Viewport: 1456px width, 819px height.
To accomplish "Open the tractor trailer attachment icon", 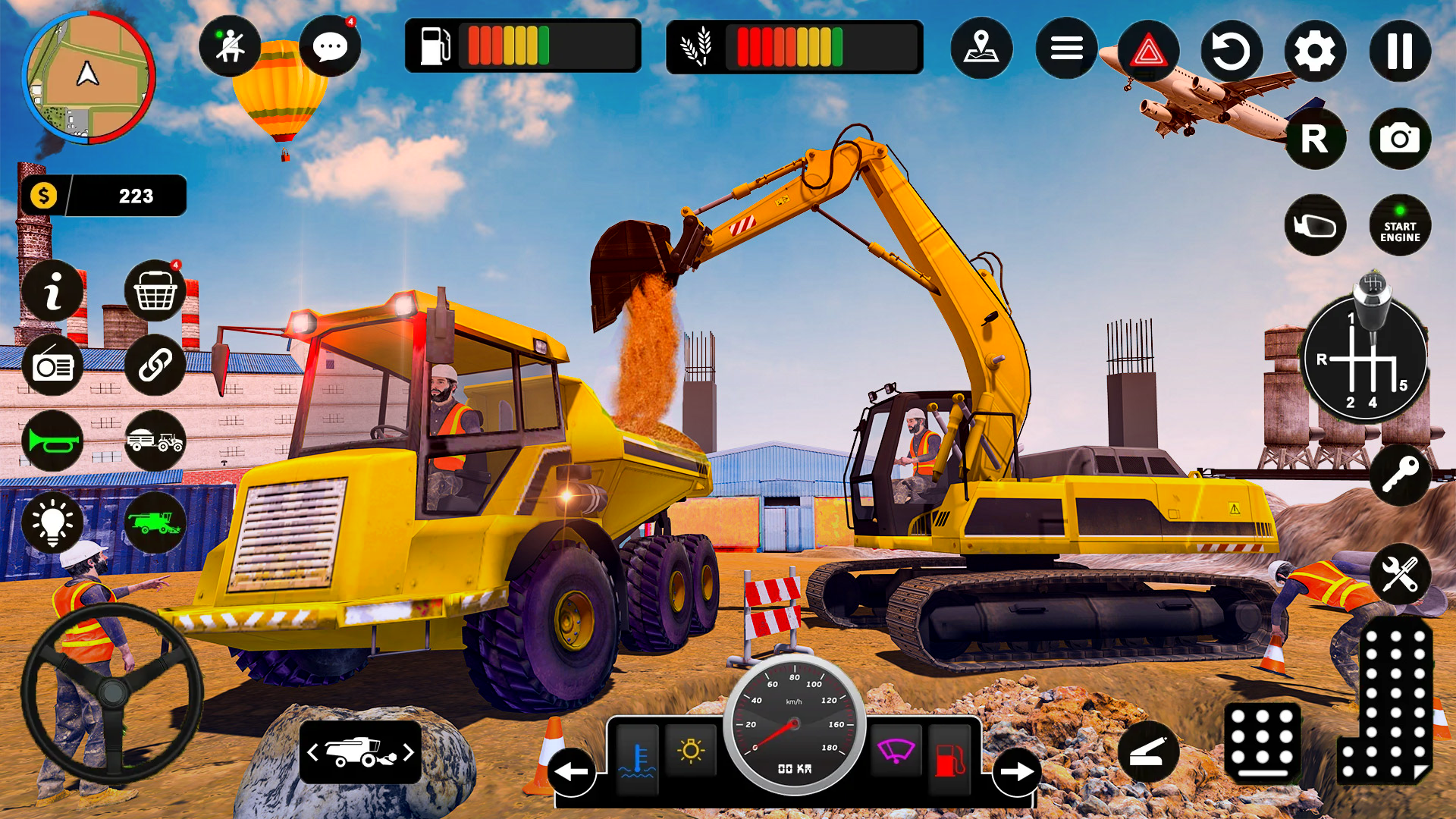I will tap(155, 443).
